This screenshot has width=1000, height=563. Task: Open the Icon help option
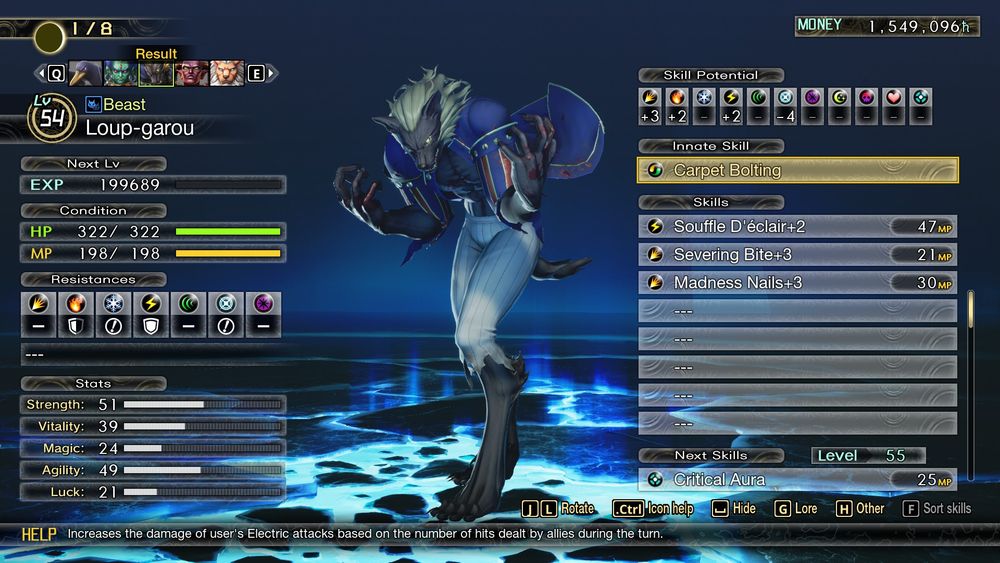tap(669, 508)
